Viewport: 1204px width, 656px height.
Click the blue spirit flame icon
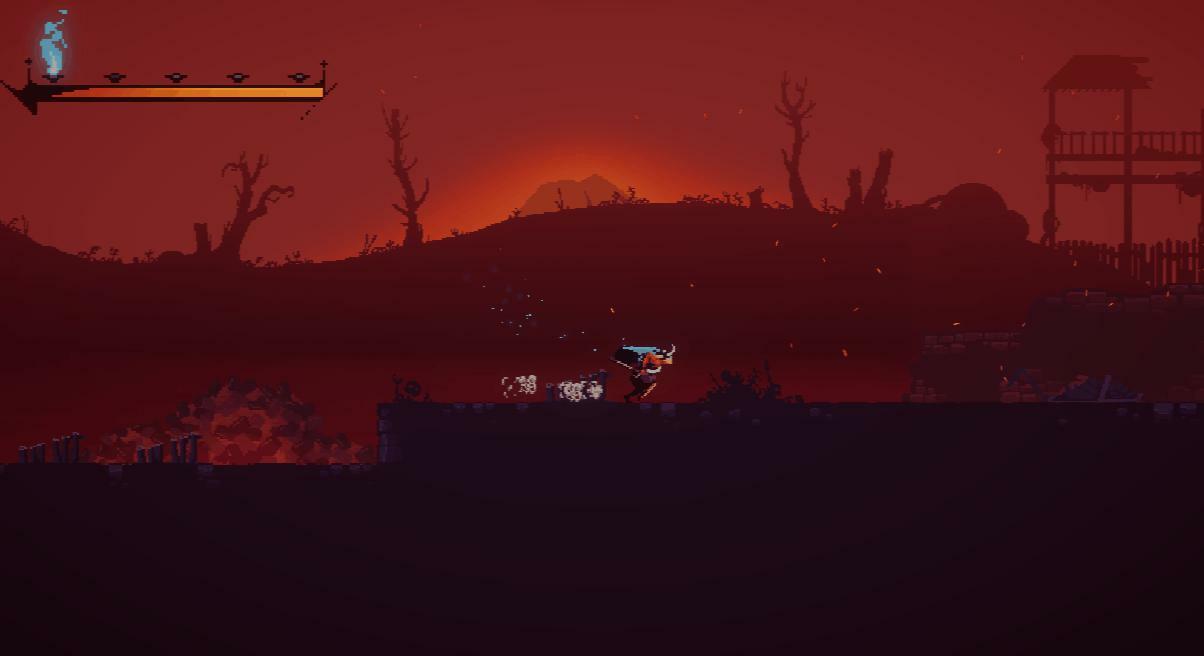click(53, 45)
